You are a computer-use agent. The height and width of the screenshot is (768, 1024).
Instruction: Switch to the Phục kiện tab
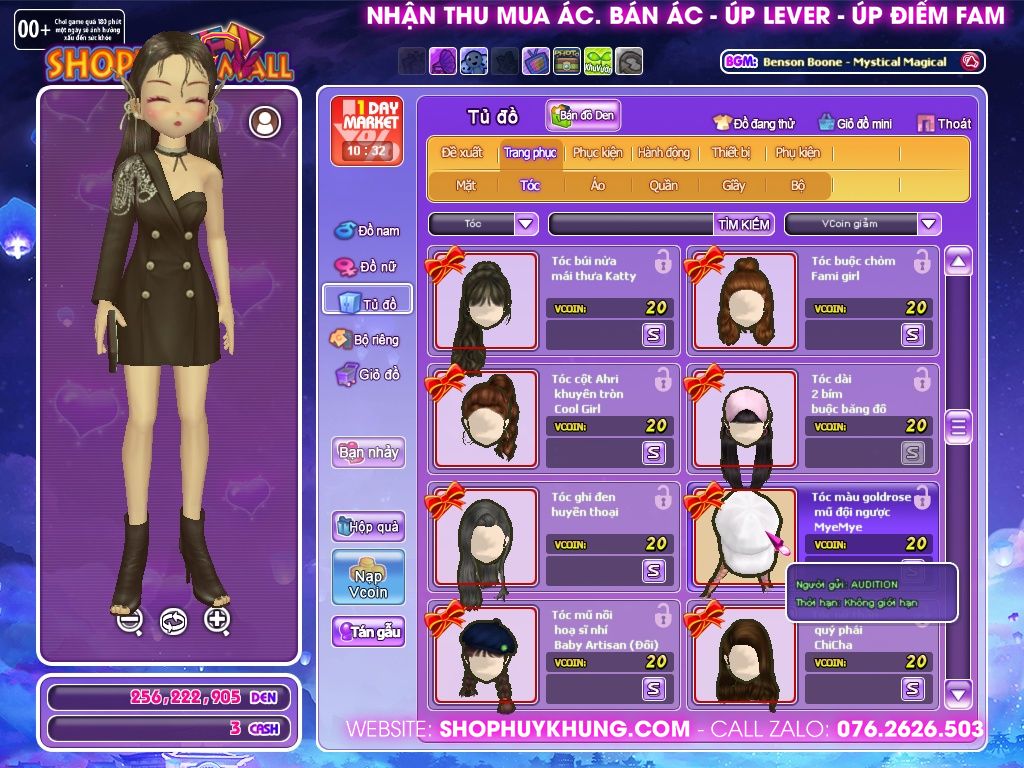coord(597,153)
